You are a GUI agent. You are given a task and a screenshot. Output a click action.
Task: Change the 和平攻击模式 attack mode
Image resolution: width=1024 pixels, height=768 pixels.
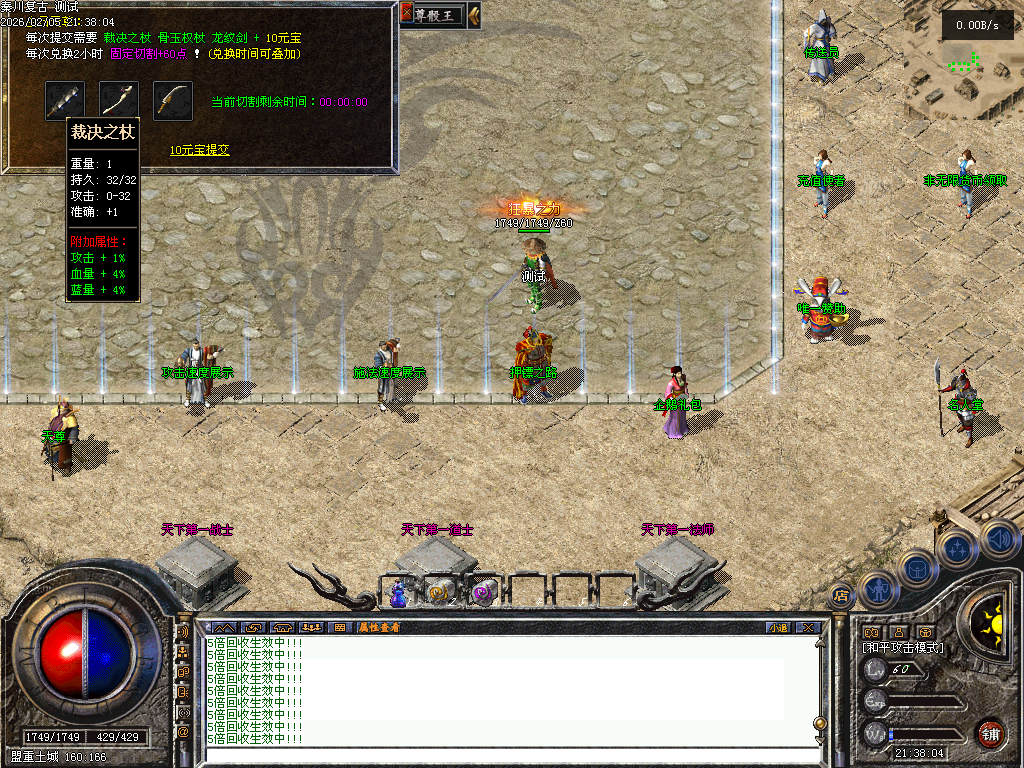[x=903, y=648]
